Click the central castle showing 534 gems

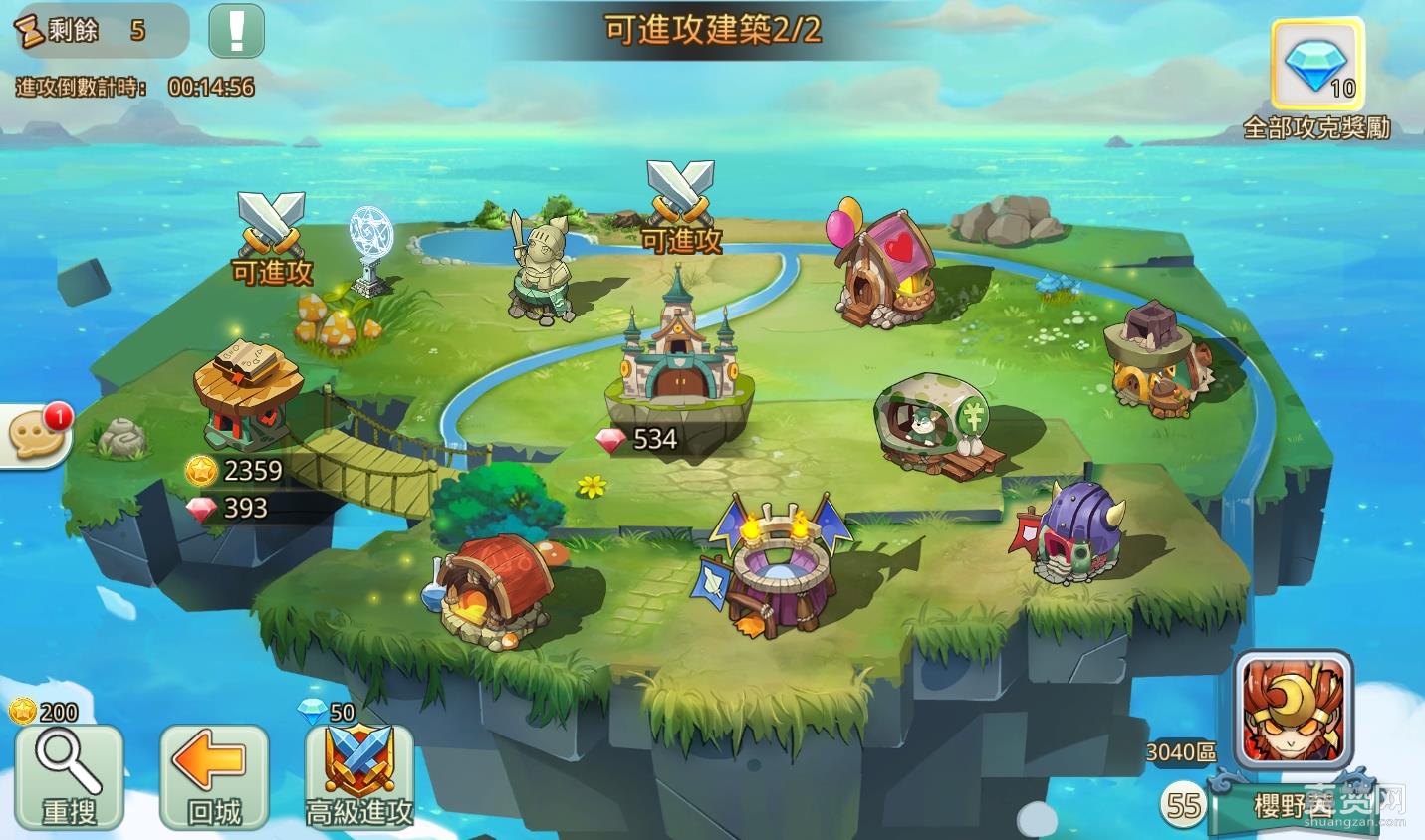[x=677, y=368]
